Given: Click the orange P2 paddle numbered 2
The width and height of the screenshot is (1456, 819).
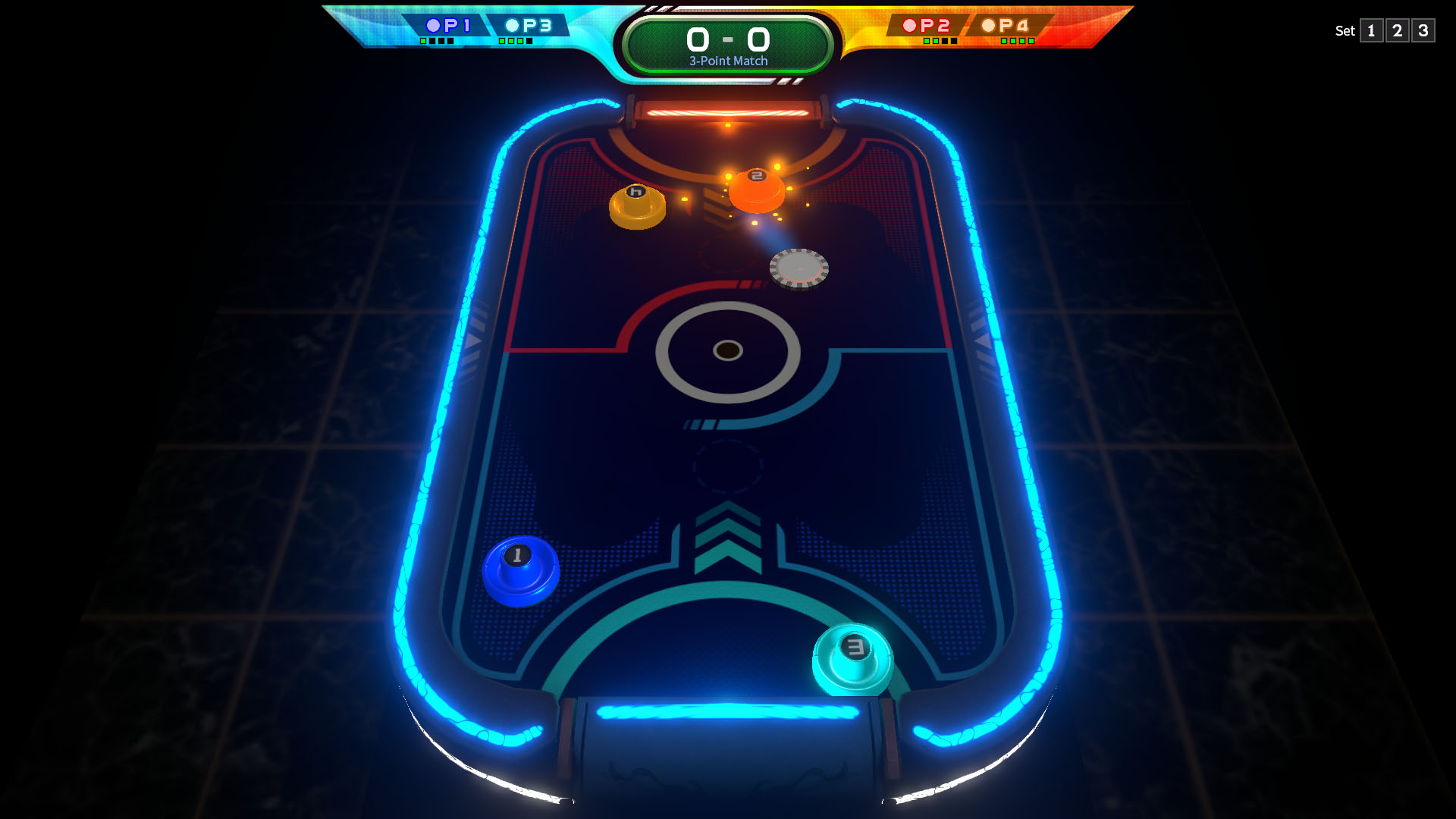Looking at the screenshot, I should click(x=756, y=192).
